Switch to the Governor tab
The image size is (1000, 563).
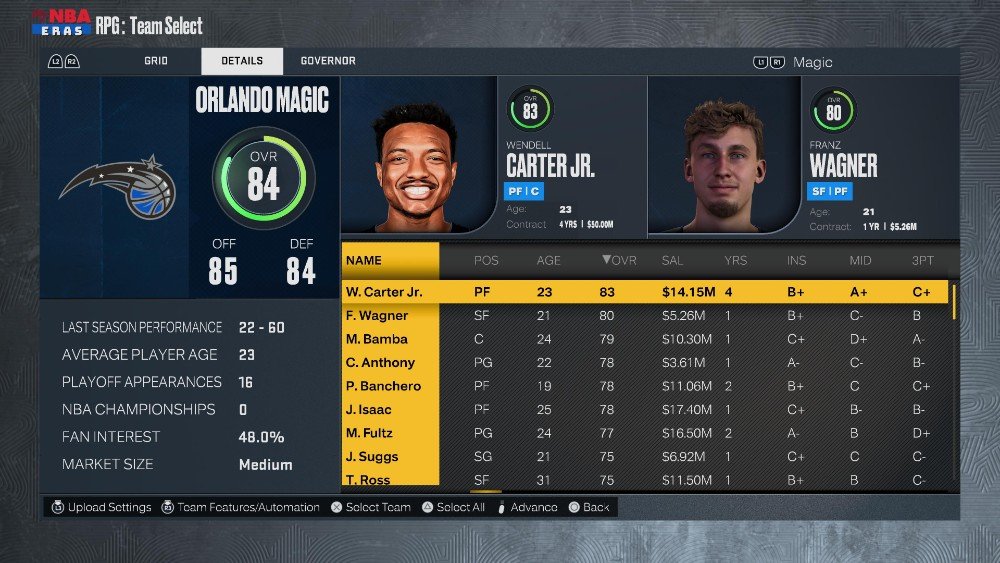click(x=328, y=61)
